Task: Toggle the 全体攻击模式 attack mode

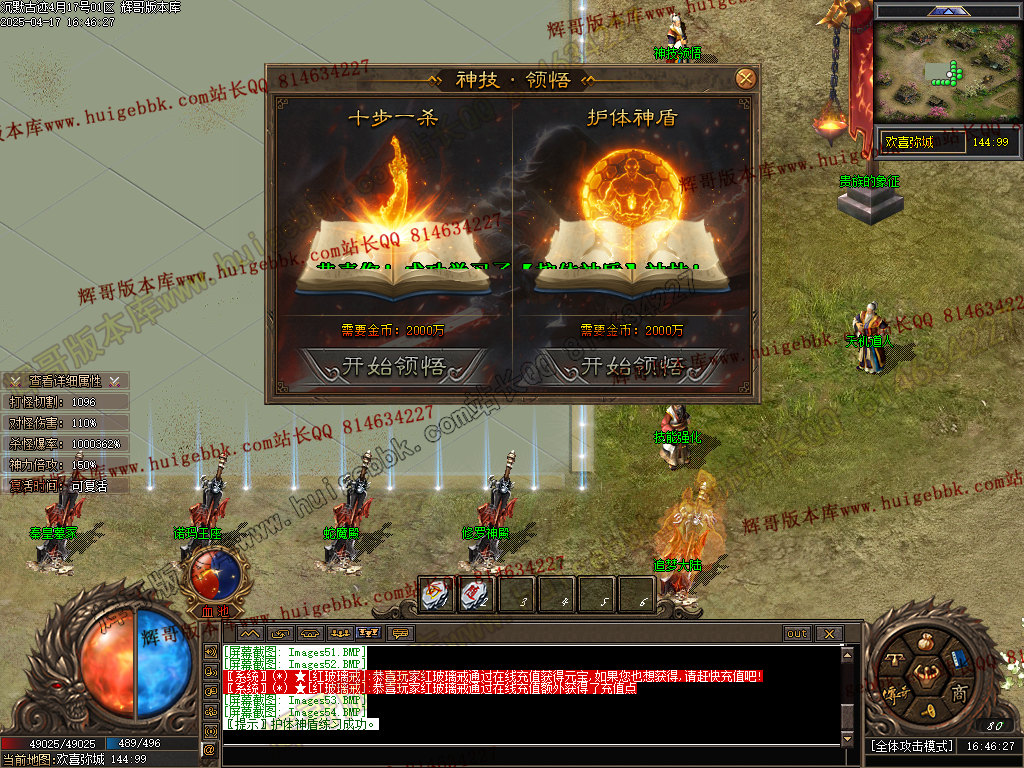Action: coord(910,746)
